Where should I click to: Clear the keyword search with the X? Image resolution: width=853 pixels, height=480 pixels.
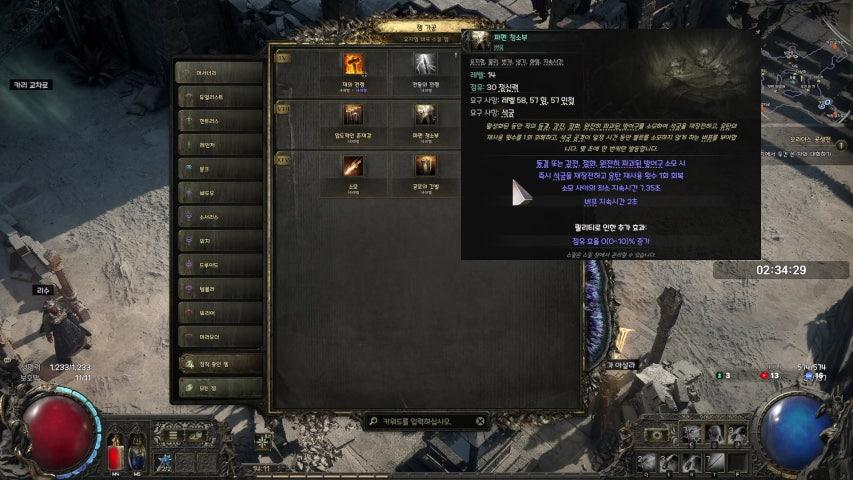(x=480, y=421)
